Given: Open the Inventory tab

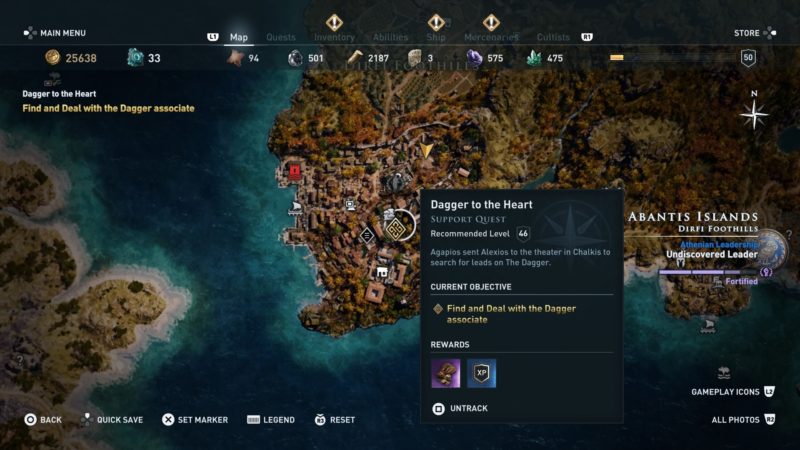Looking at the screenshot, I should [x=334, y=37].
